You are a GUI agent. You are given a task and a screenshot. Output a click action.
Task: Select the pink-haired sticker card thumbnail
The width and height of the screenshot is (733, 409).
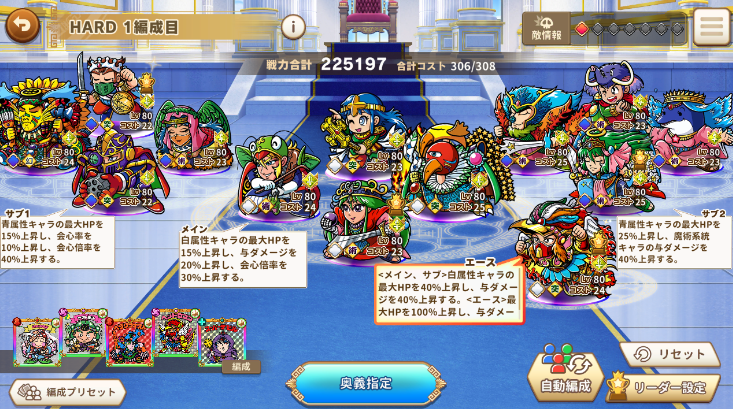click(35, 341)
